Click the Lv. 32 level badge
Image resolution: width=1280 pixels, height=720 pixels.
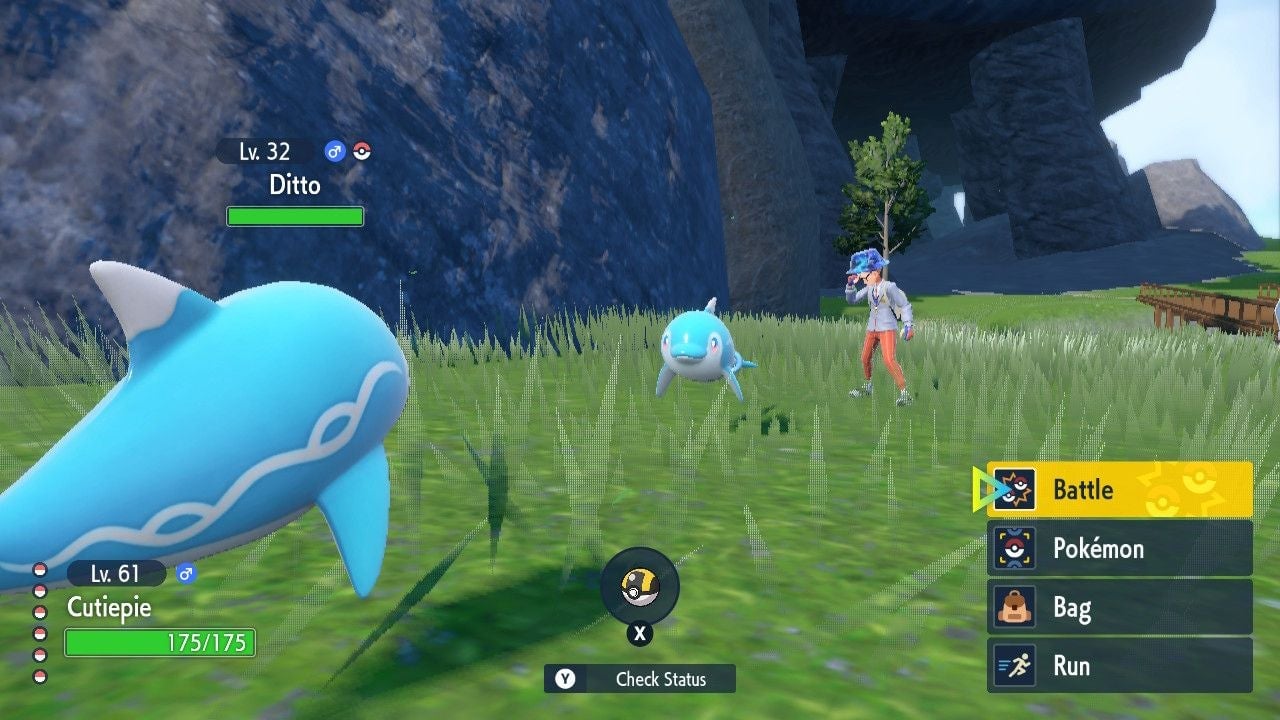(x=255, y=151)
